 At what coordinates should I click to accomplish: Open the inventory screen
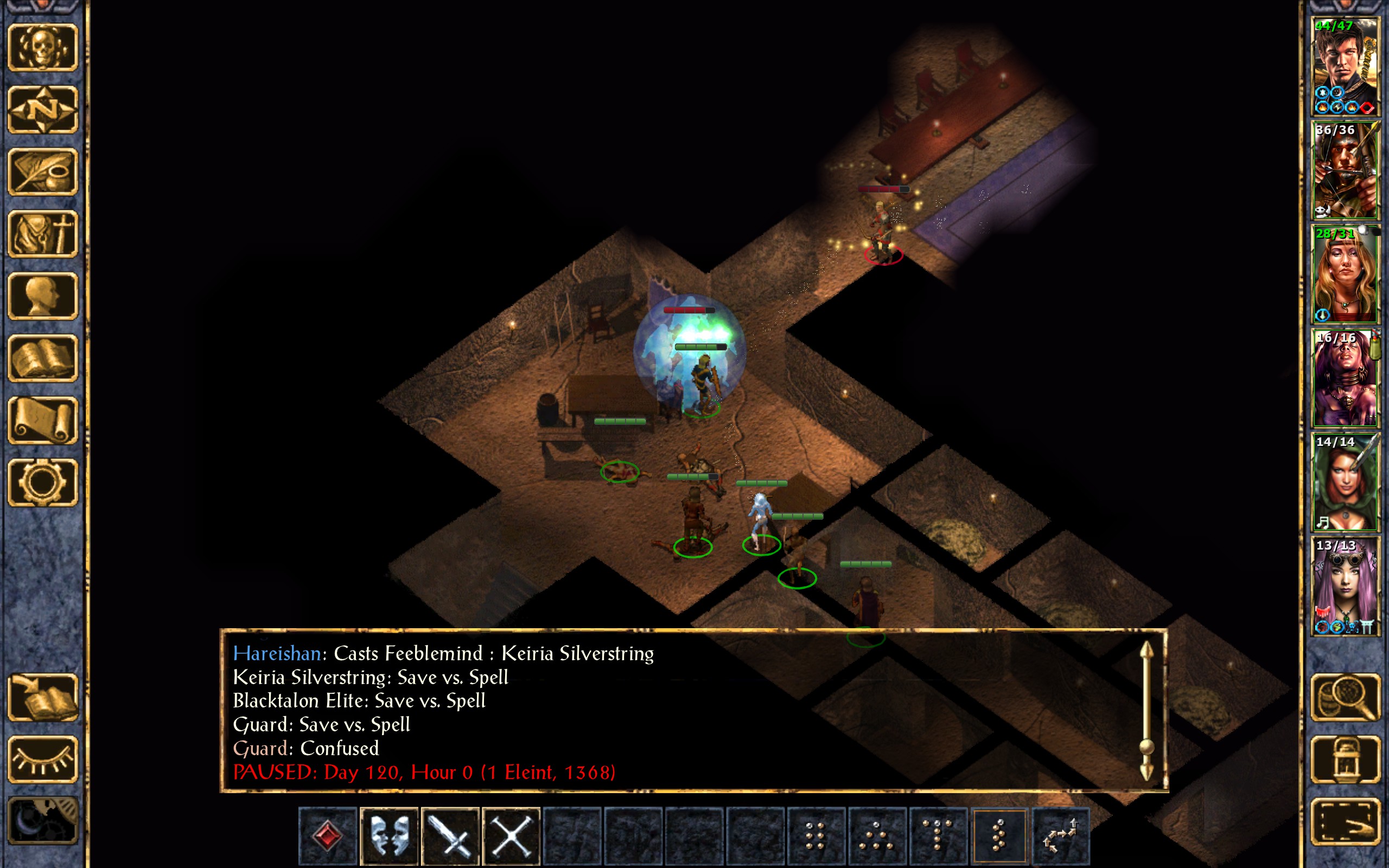pos(42,234)
